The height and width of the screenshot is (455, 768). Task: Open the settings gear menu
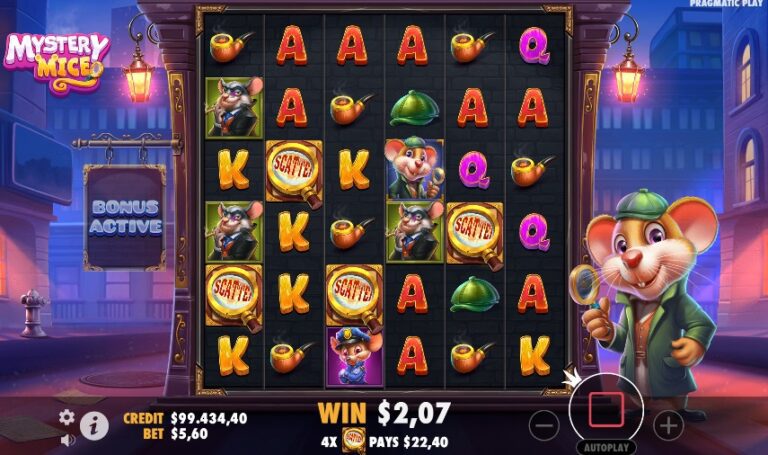pos(67,417)
